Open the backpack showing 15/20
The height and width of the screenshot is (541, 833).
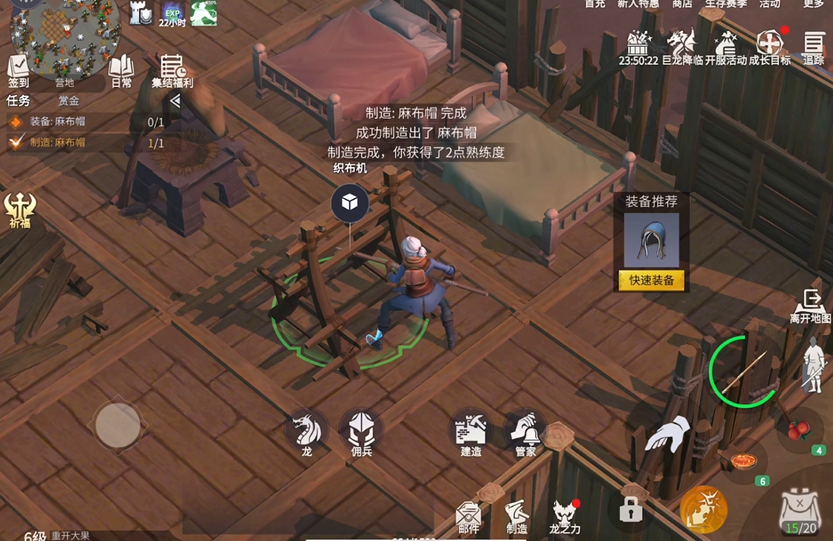click(x=799, y=512)
